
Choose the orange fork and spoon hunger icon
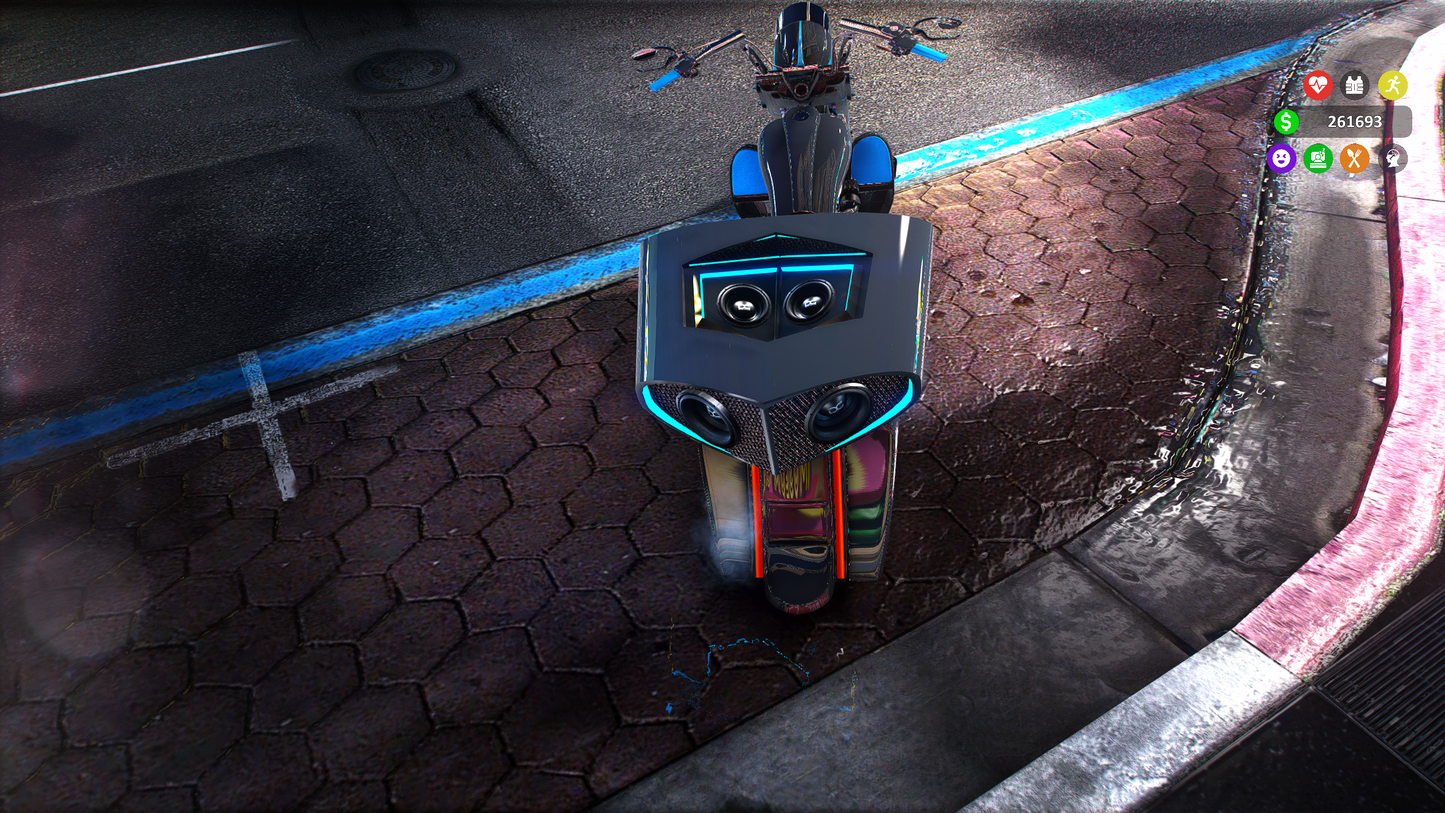click(x=1354, y=158)
